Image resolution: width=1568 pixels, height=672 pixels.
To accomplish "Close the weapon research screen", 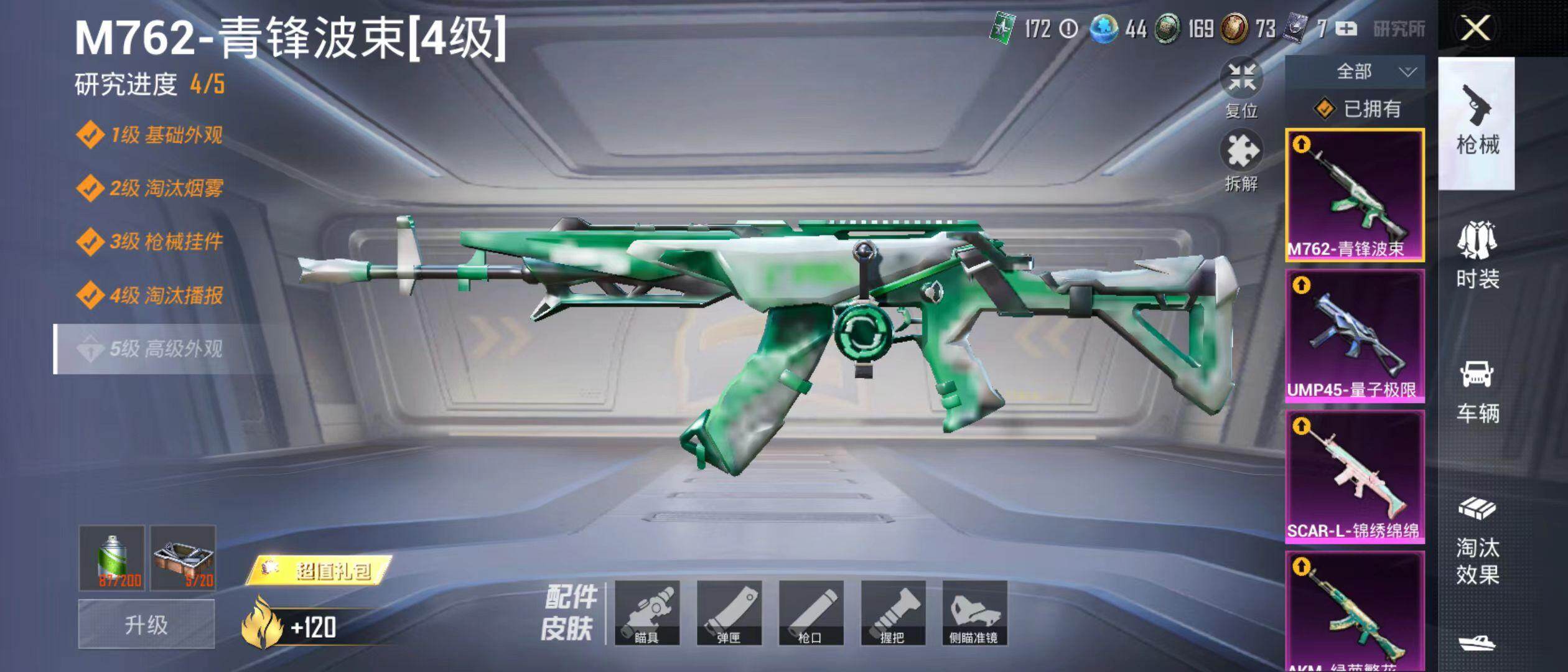I will (x=1475, y=29).
